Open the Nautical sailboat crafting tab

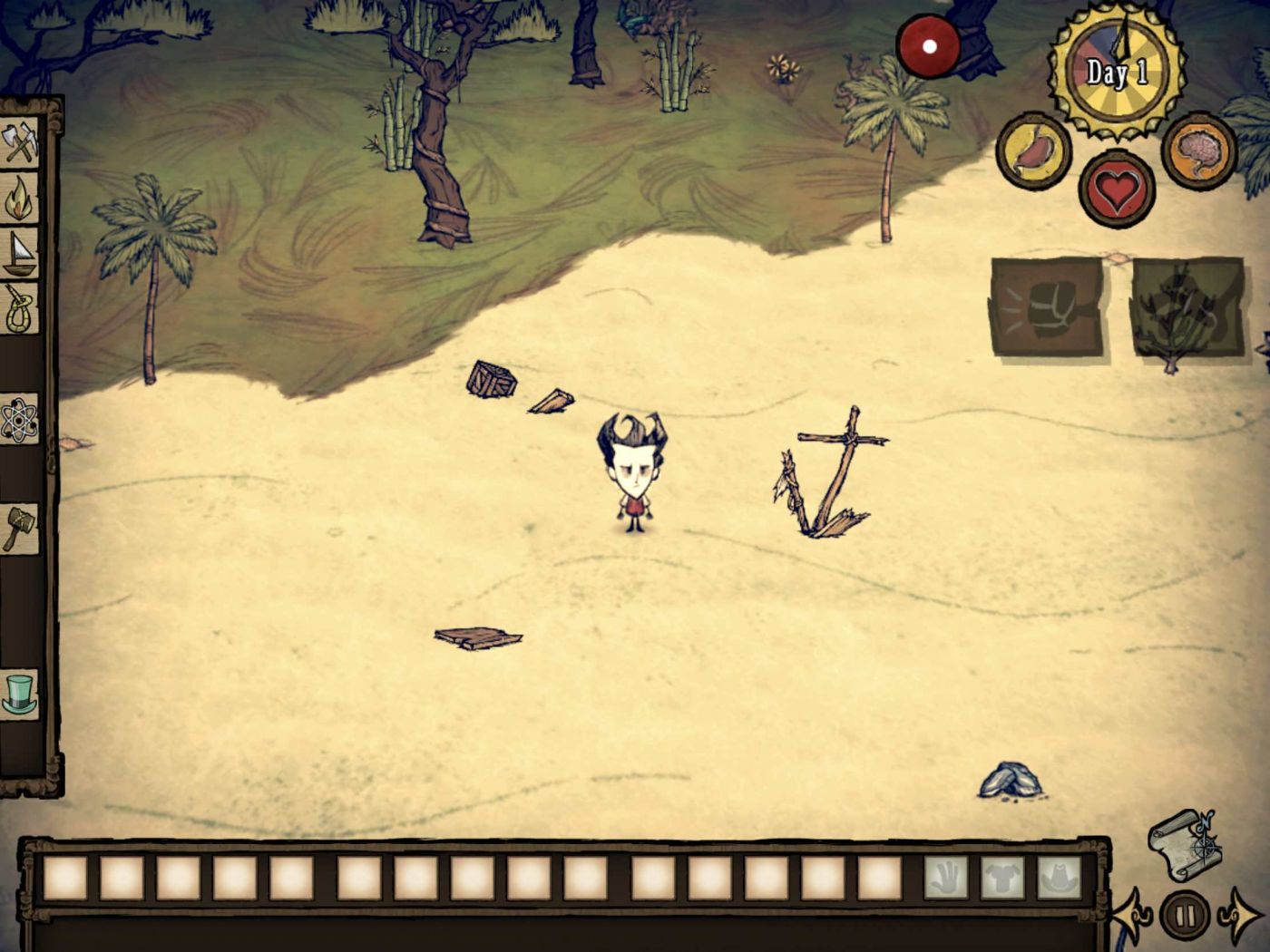coord(20,253)
